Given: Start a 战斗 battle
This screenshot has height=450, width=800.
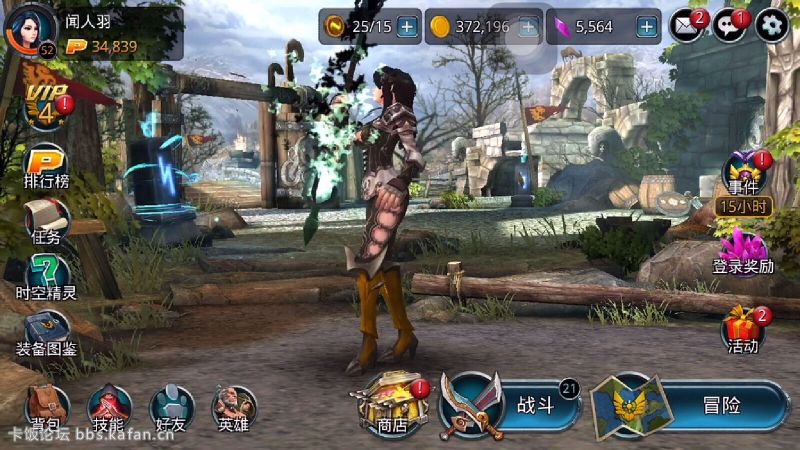Looking at the screenshot, I should (512, 405).
